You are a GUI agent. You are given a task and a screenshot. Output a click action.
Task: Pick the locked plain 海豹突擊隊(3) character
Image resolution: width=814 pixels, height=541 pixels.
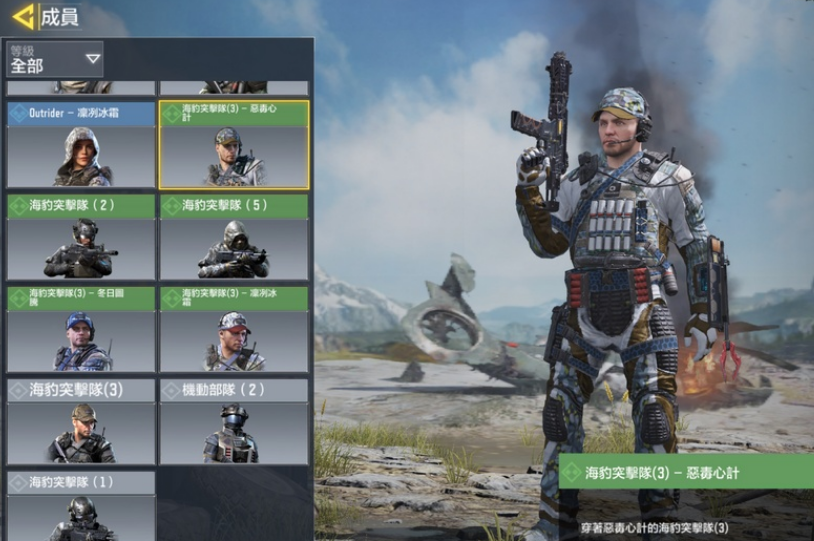click(x=81, y=421)
